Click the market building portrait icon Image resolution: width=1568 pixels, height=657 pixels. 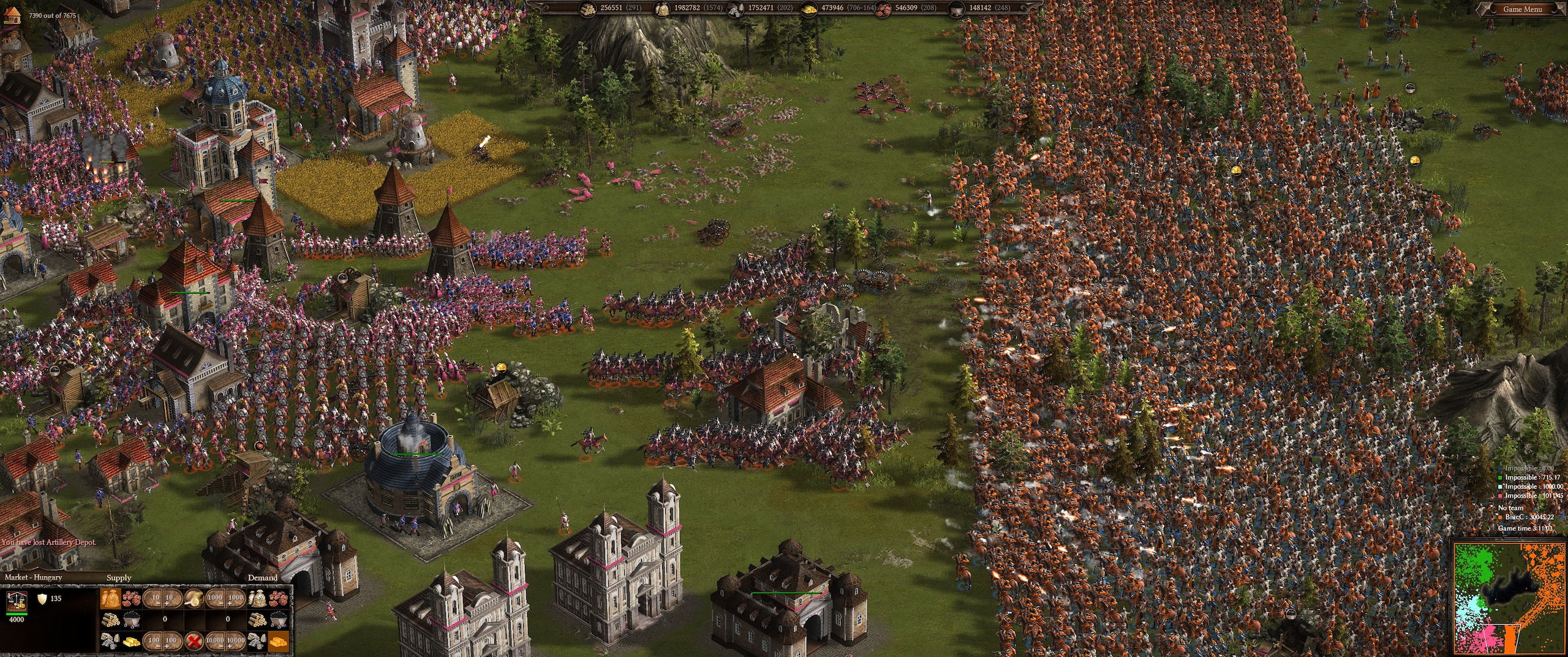click(16, 602)
